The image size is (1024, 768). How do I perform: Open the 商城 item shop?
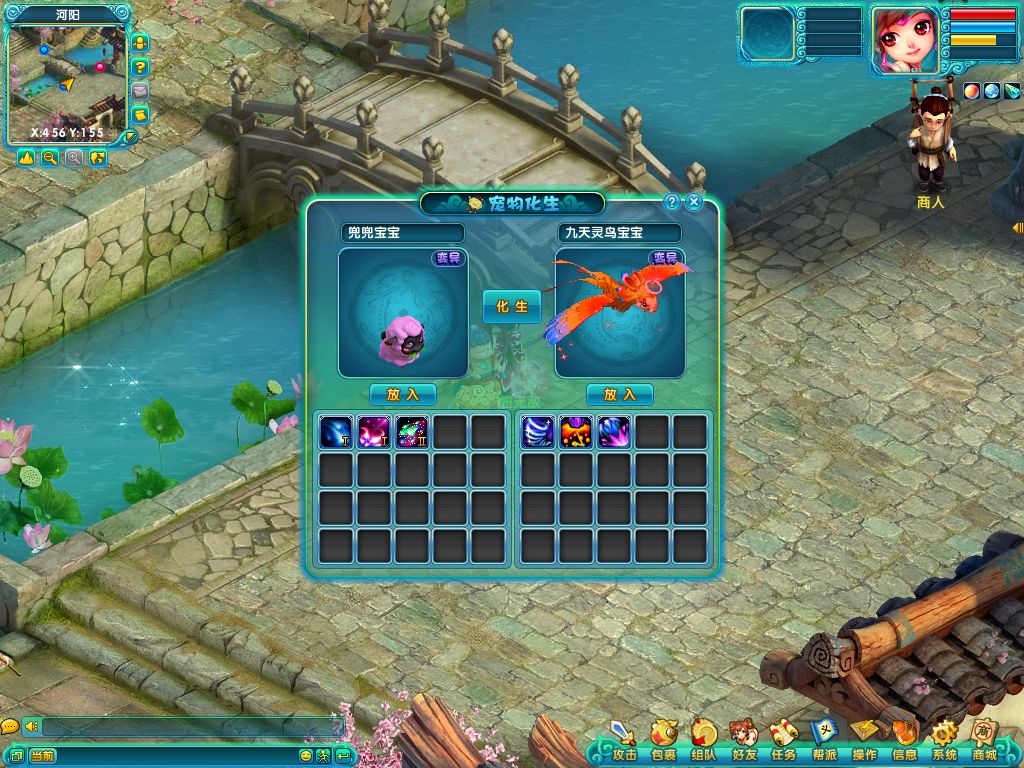click(984, 741)
